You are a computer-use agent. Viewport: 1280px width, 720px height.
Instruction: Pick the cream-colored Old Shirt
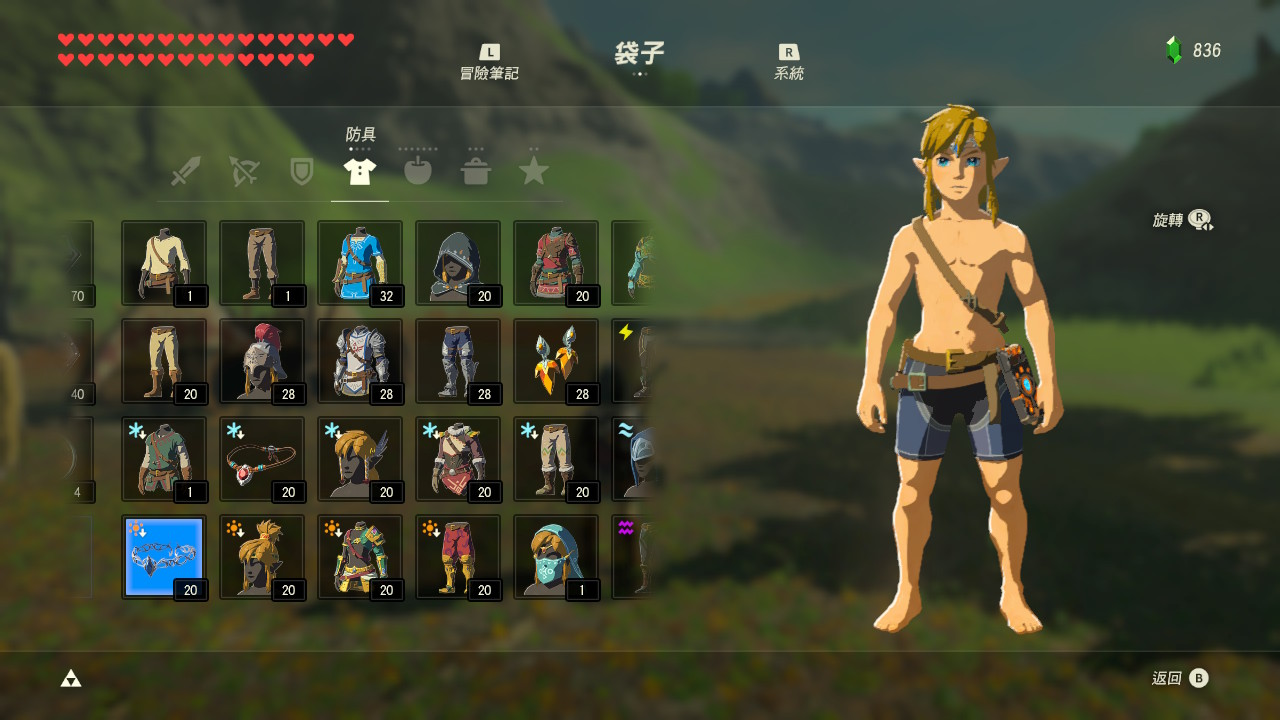point(164,263)
